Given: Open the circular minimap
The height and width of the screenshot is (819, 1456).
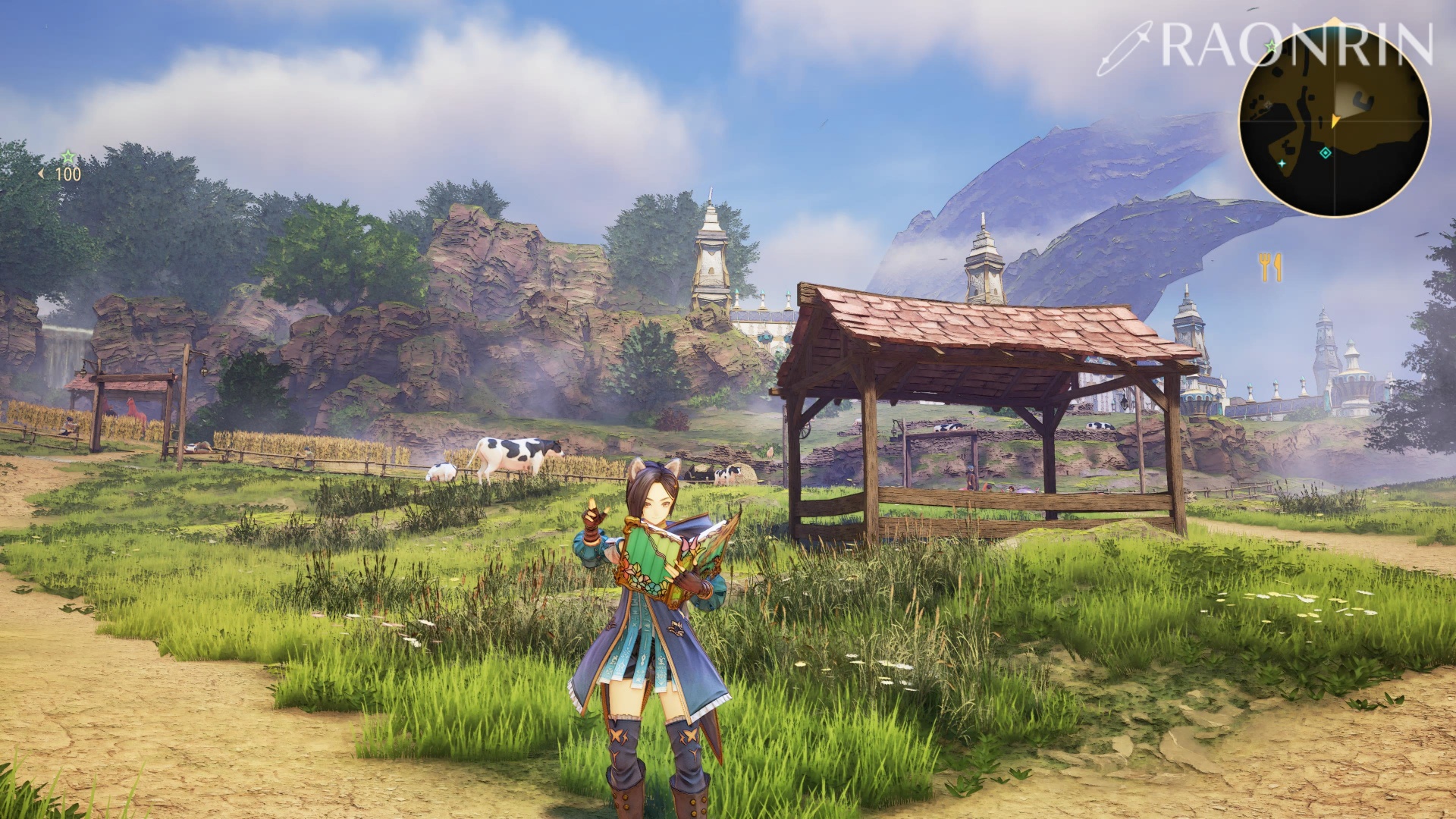Looking at the screenshot, I should (1334, 121).
